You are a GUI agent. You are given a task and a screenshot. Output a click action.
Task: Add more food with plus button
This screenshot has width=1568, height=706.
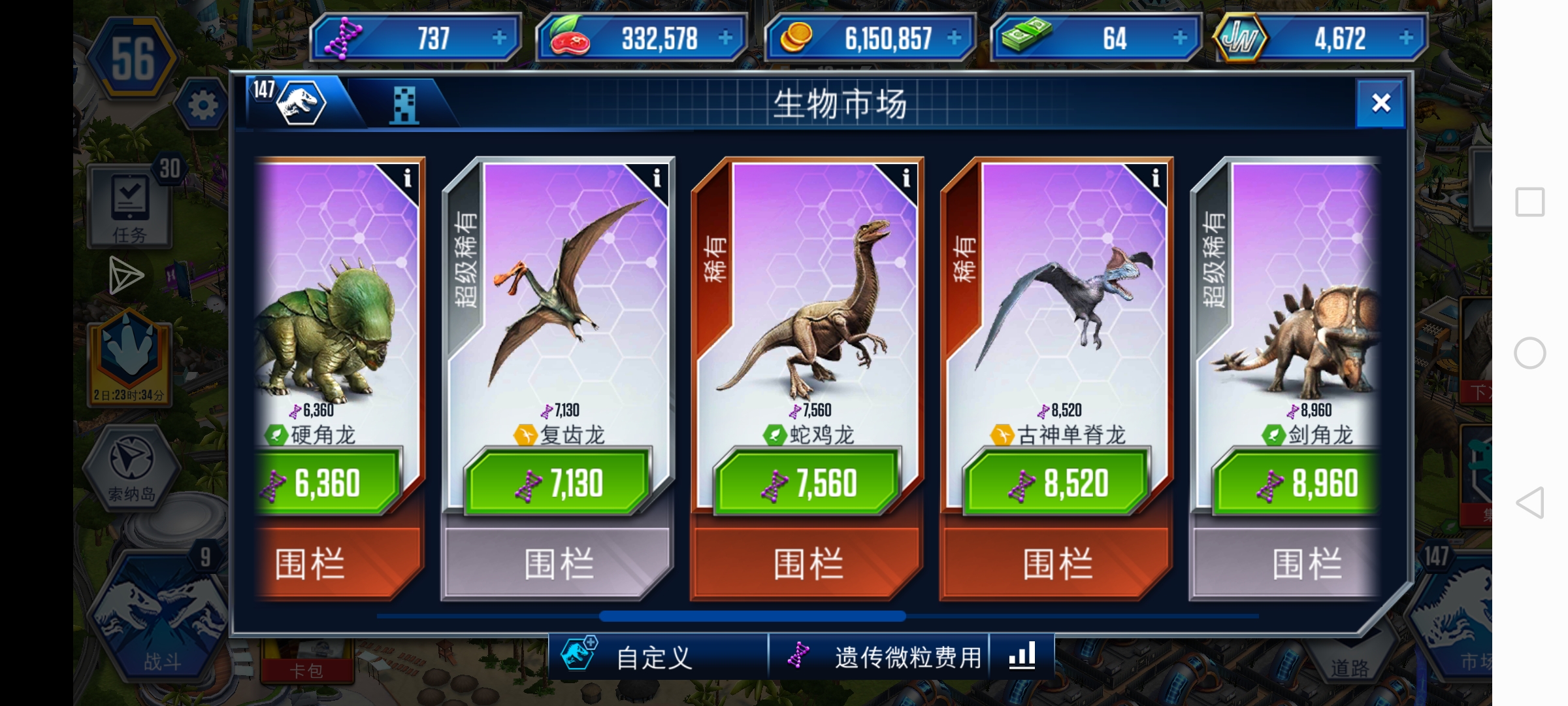click(725, 38)
